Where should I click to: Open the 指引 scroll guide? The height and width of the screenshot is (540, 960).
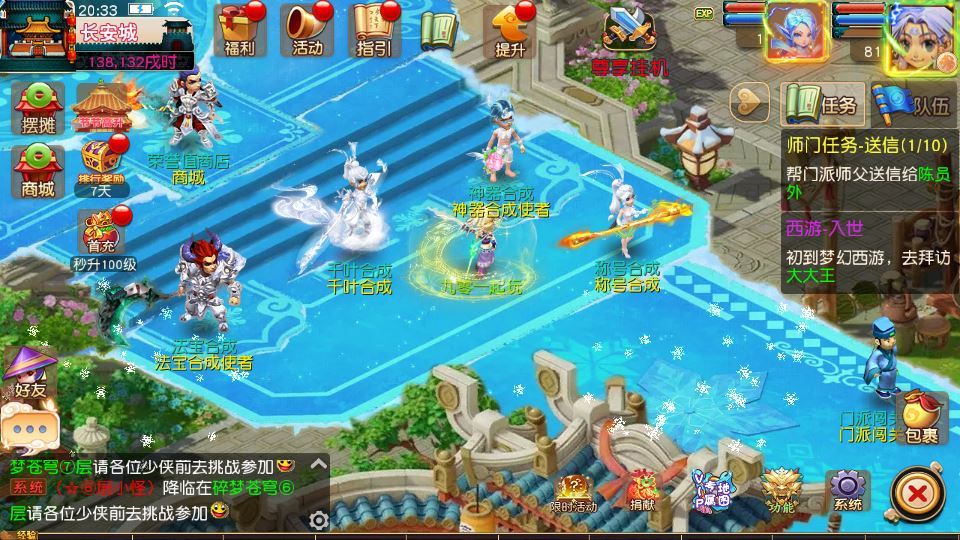pos(374,30)
